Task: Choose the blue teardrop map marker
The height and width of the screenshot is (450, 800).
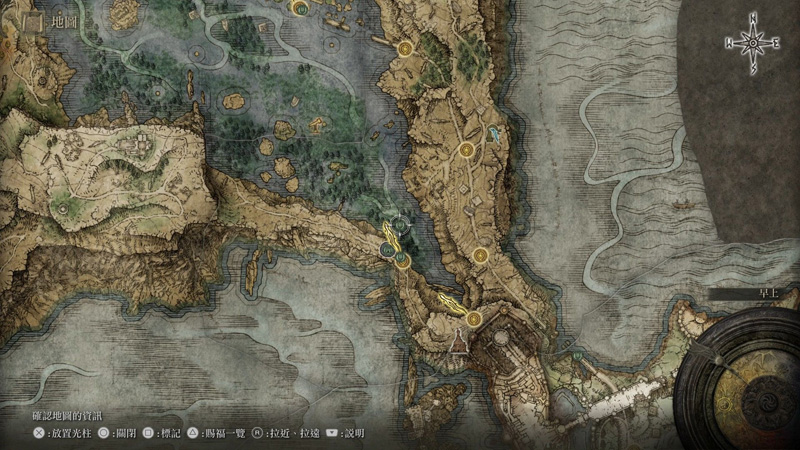Action: [495, 133]
